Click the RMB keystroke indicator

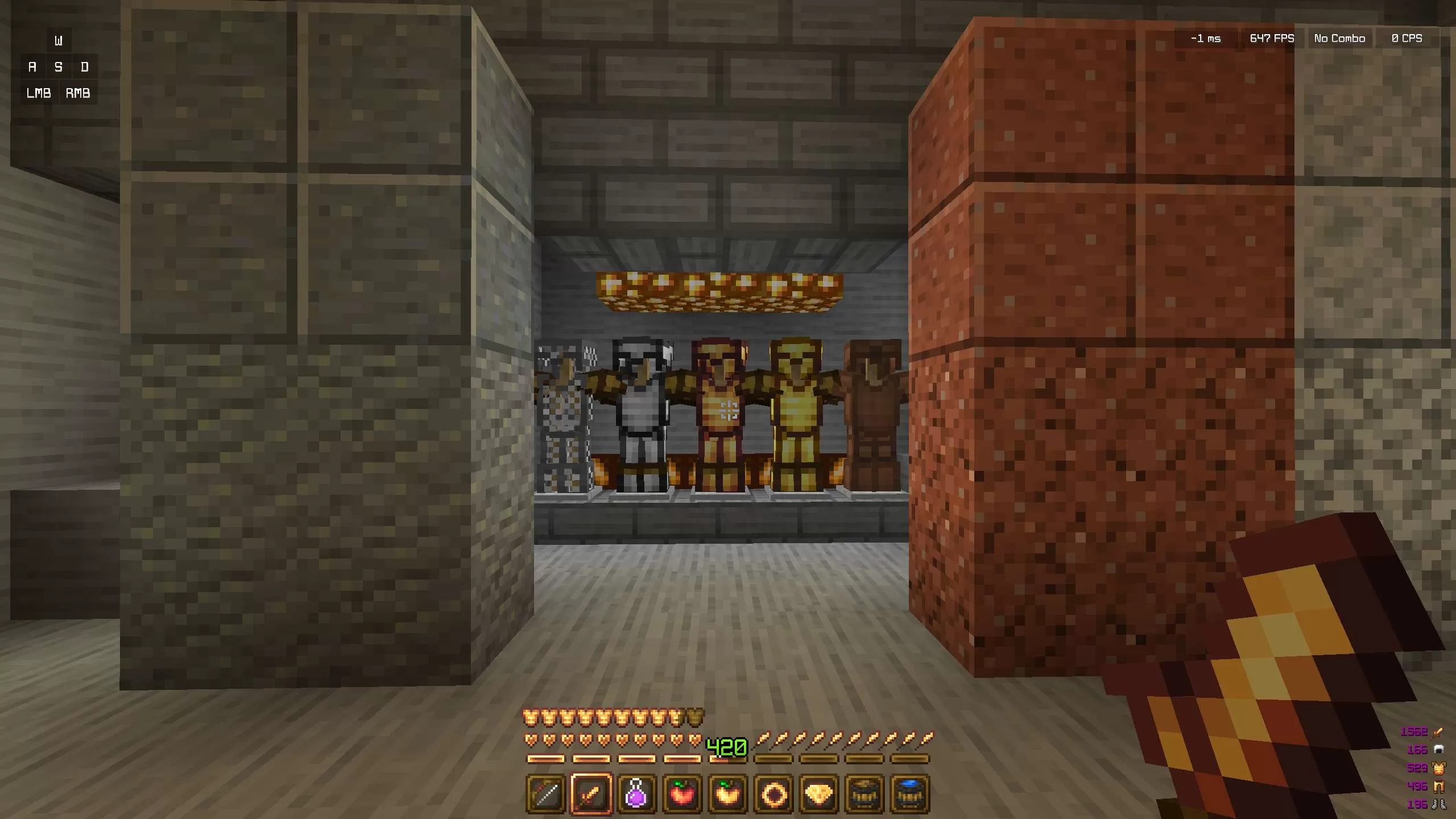click(78, 93)
